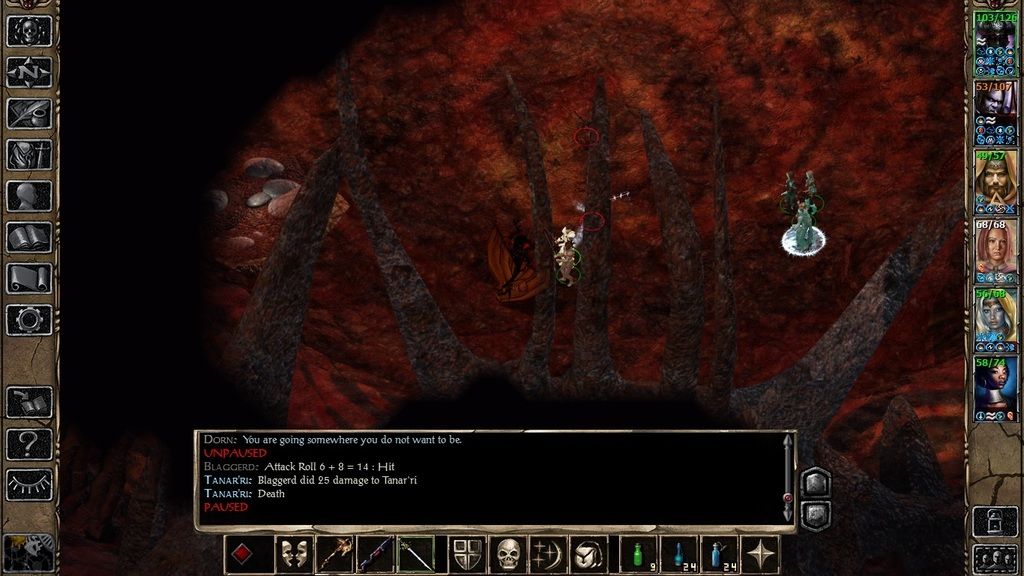Open game options via the gear icon
This screenshot has width=1024, height=576.
coord(29,320)
